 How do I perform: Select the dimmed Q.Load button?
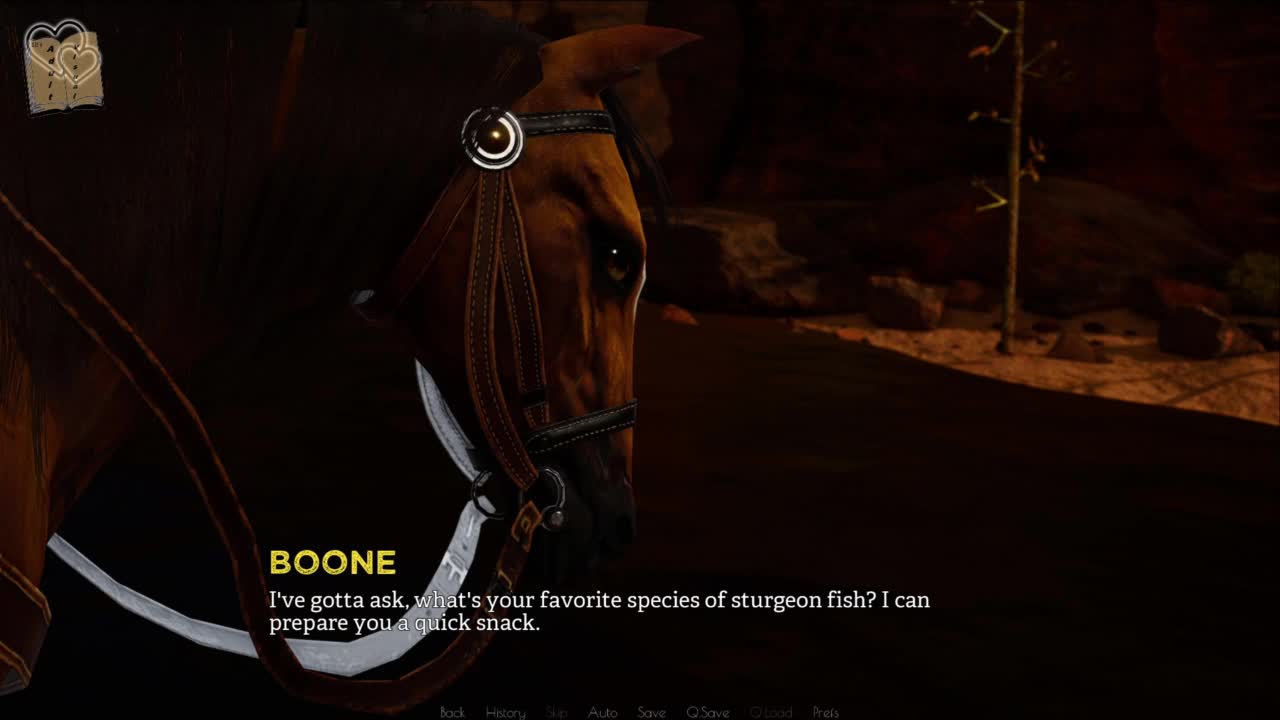(x=770, y=712)
